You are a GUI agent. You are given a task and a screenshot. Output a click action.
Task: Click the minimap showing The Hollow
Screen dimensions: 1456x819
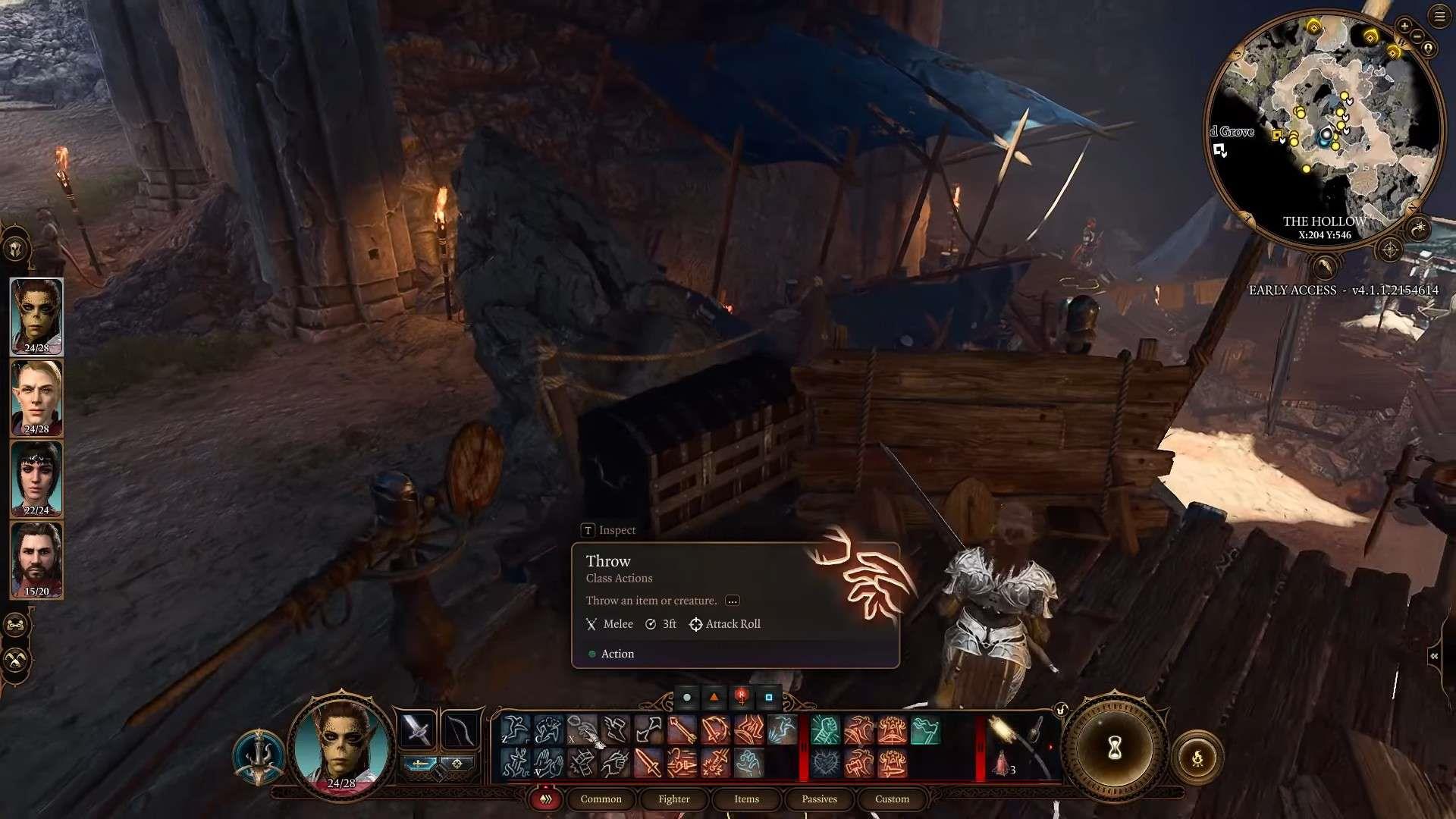pos(1323,125)
